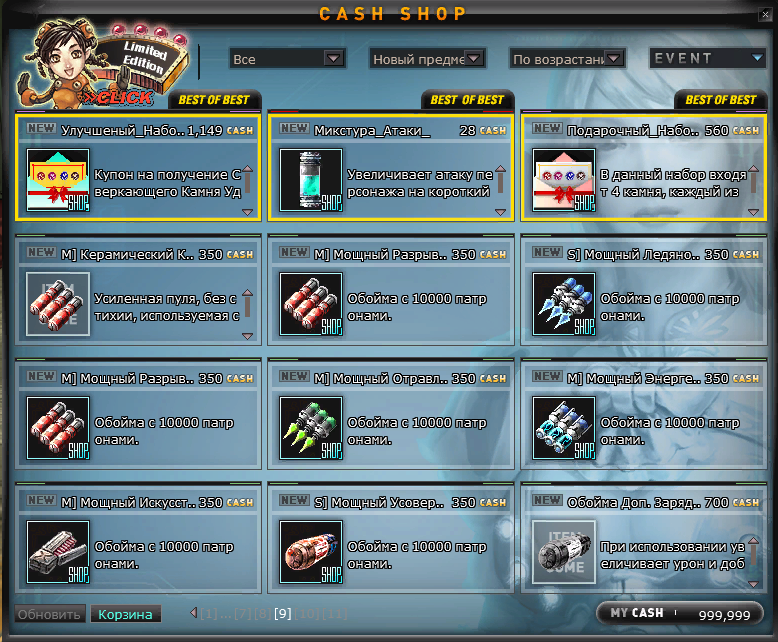
Task: Go to page 10 of the shop
Action: (307, 614)
